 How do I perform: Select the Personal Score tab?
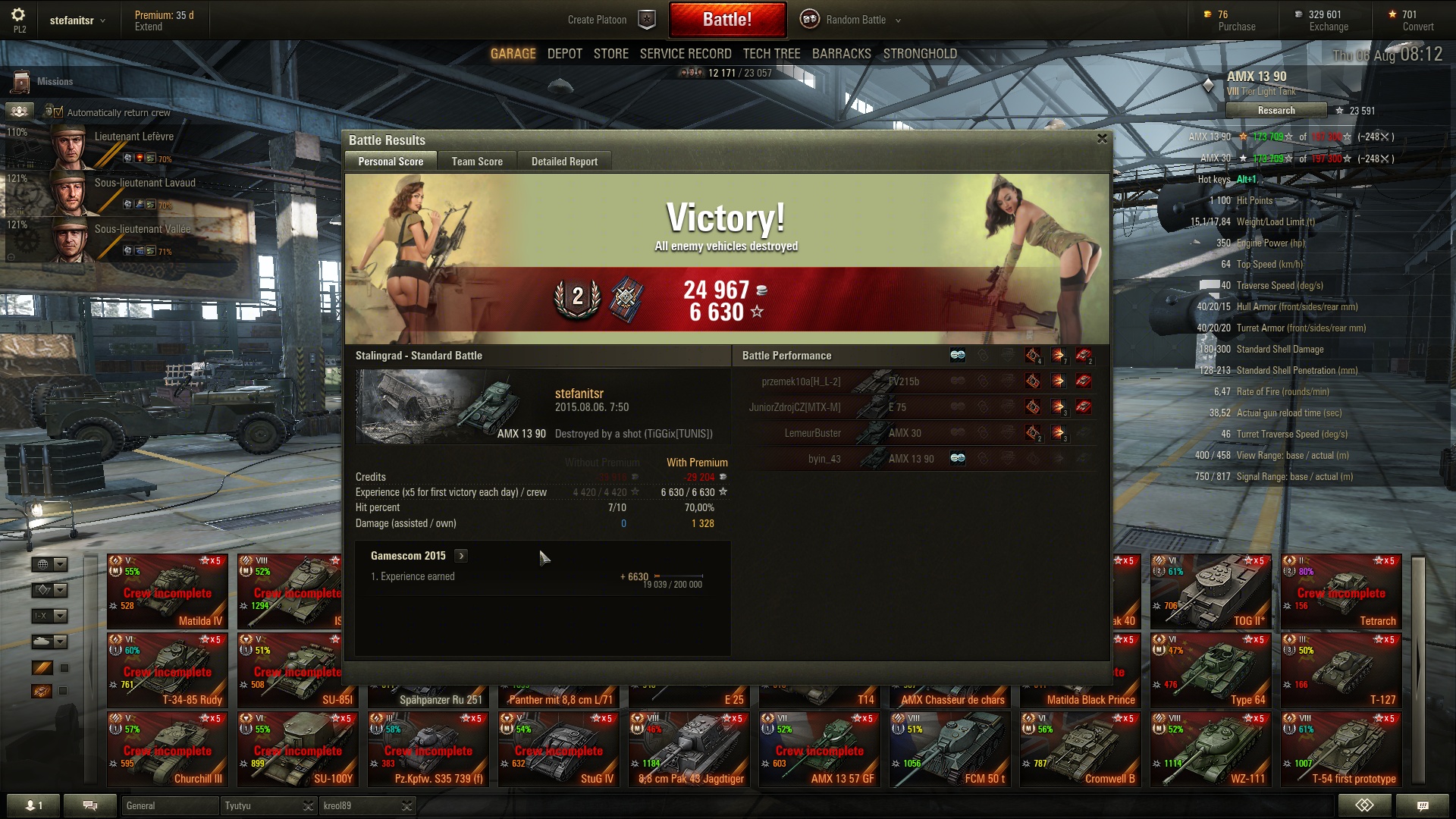391,162
